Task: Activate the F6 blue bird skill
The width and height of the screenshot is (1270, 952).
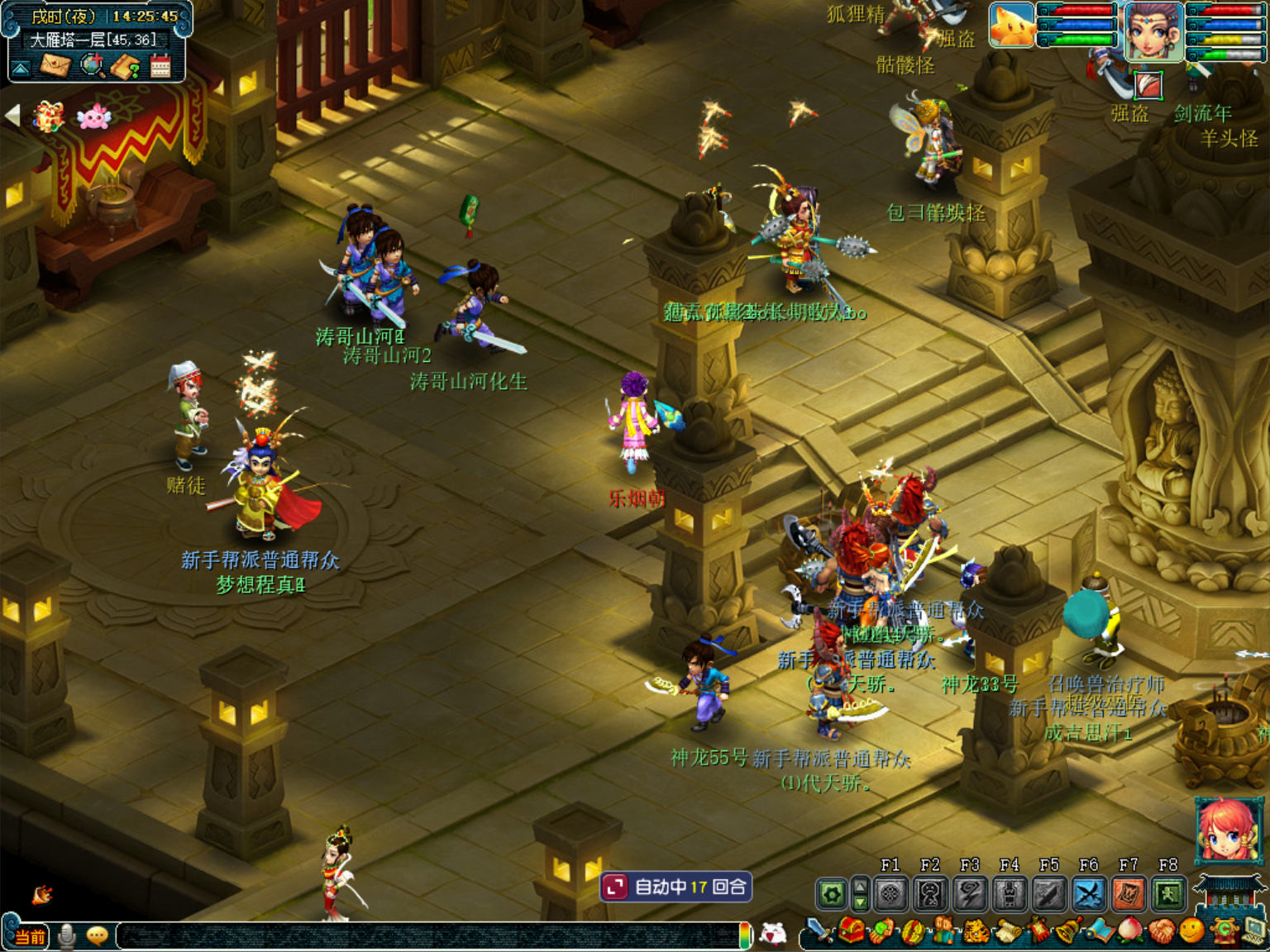Action: click(1089, 894)
